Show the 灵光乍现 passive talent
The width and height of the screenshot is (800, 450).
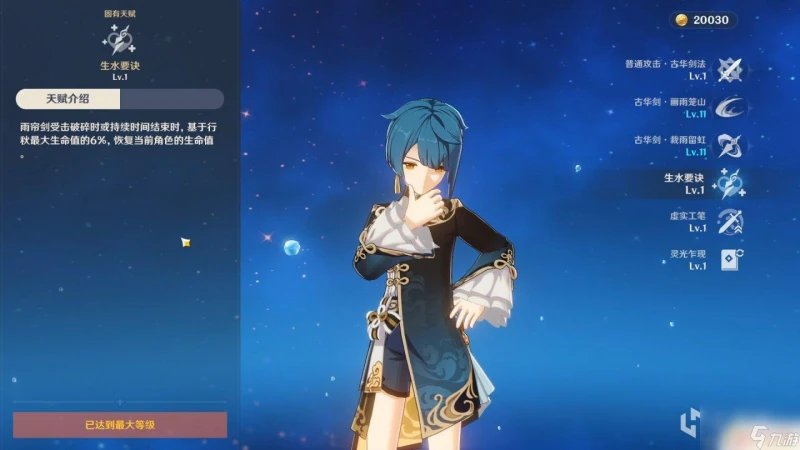(730, 259)
